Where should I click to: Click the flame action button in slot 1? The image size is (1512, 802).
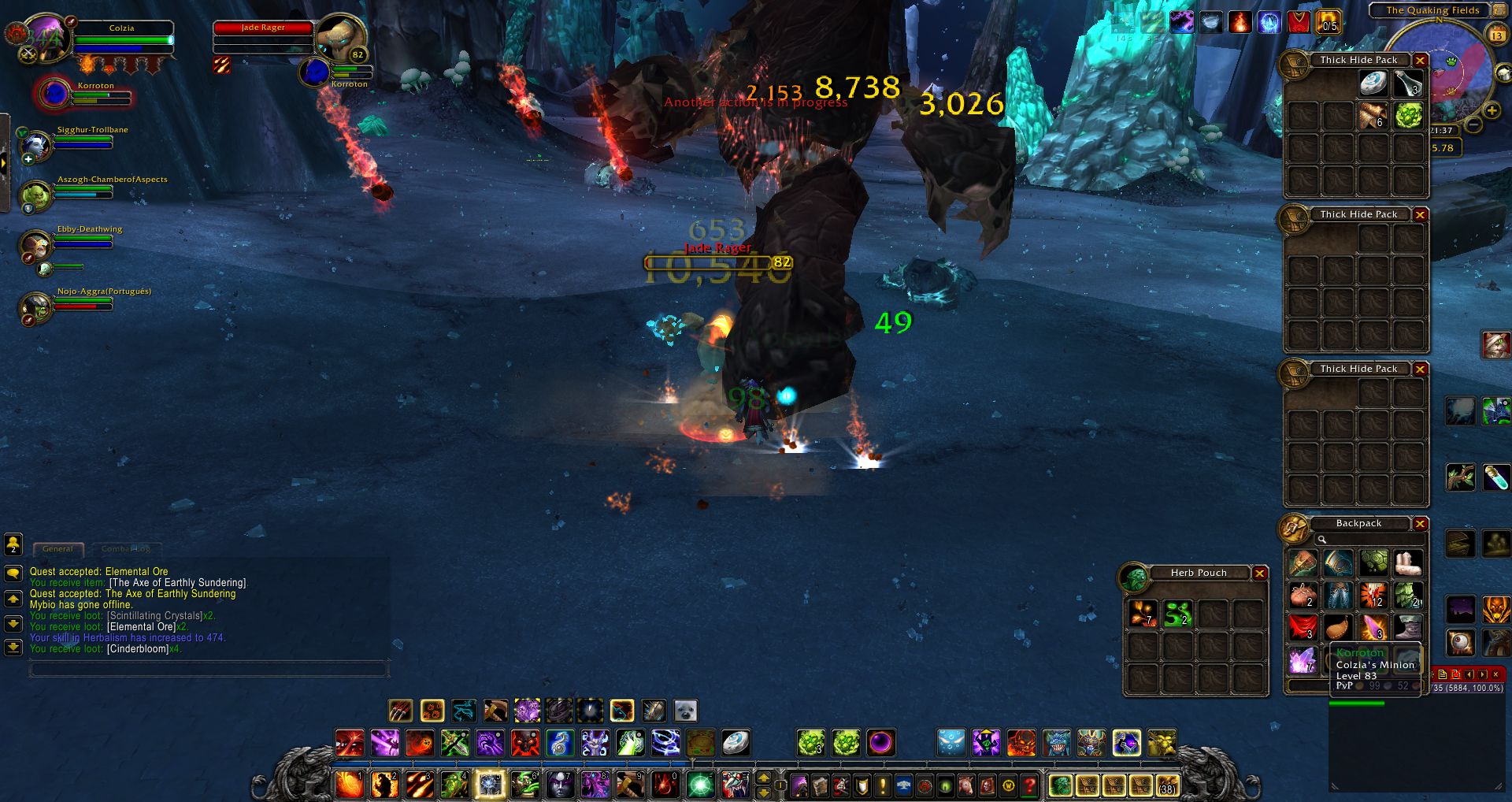click(x=349, y=785)
